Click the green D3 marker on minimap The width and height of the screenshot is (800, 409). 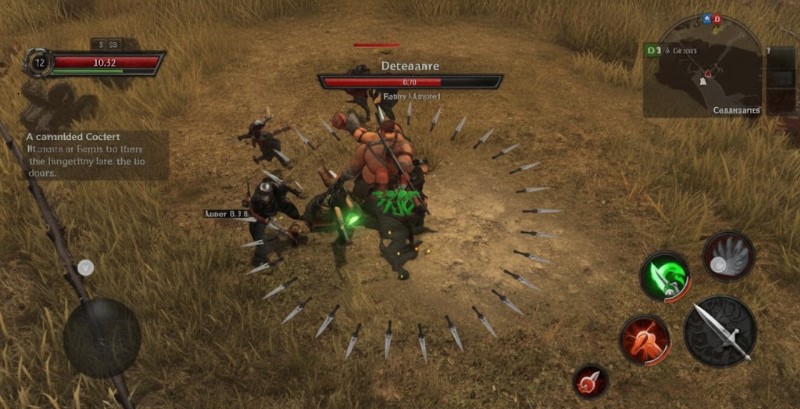[x=654, y=48]
